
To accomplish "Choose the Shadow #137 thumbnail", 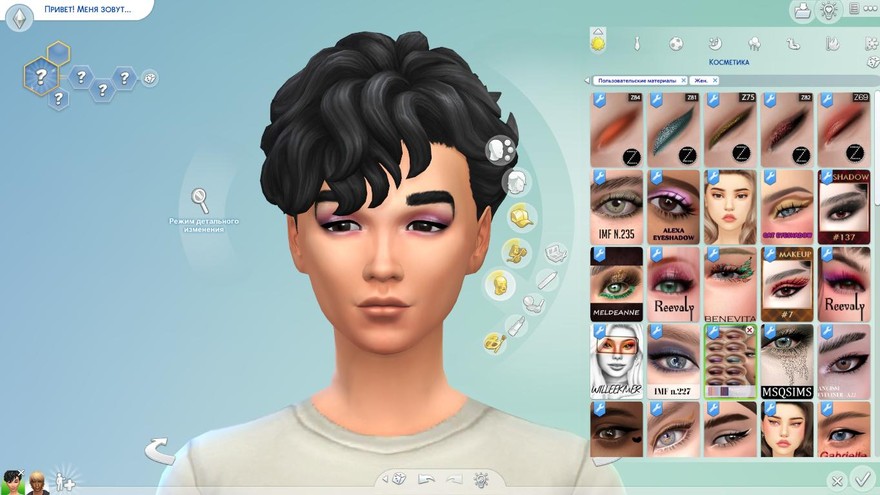I will click(x=844, y=206).
